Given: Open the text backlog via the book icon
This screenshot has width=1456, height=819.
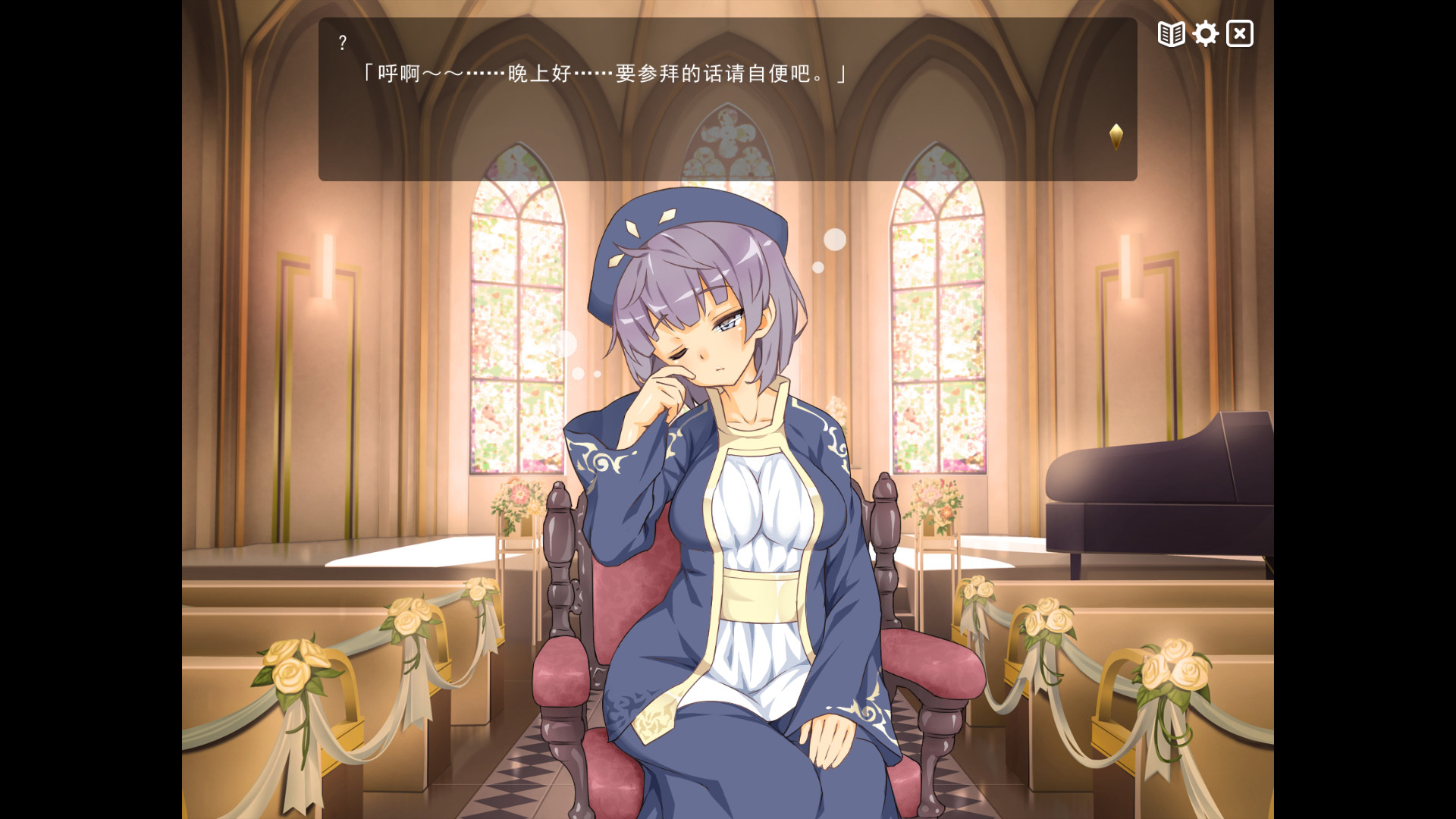Looking at the screenshot, I should click(x=1170, y=33).
